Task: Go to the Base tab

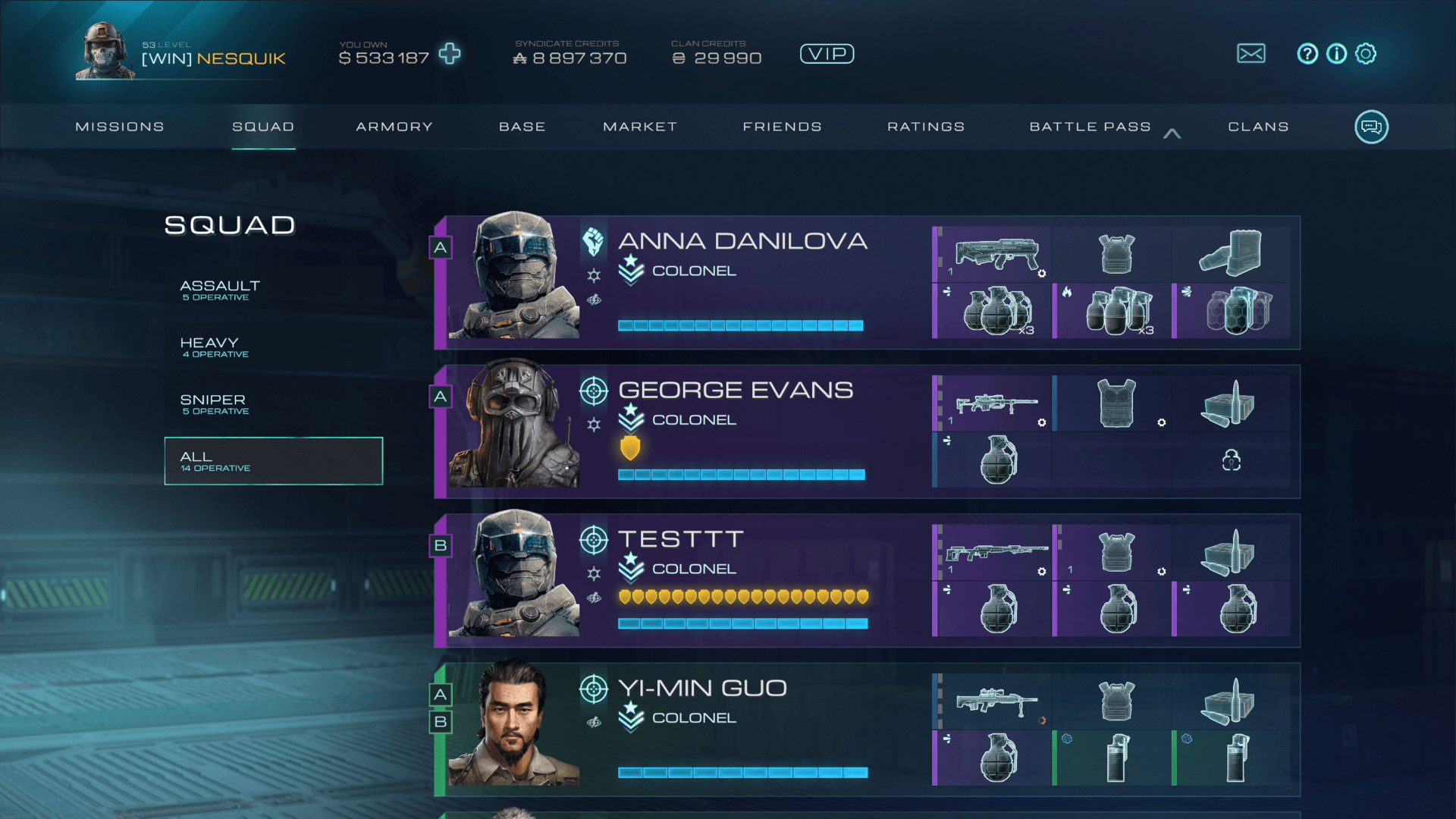Action: [x=522, y=127]
